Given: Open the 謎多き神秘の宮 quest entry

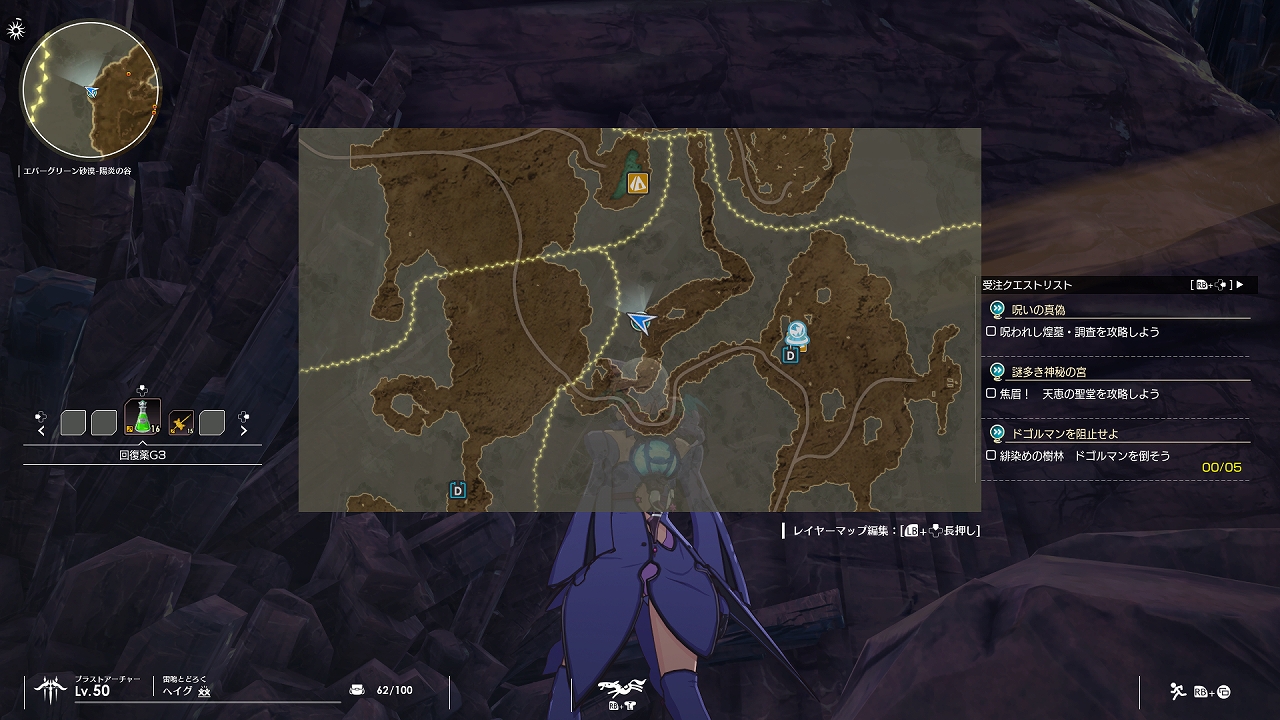Looking at the screenshot, I should (1048, 372).
